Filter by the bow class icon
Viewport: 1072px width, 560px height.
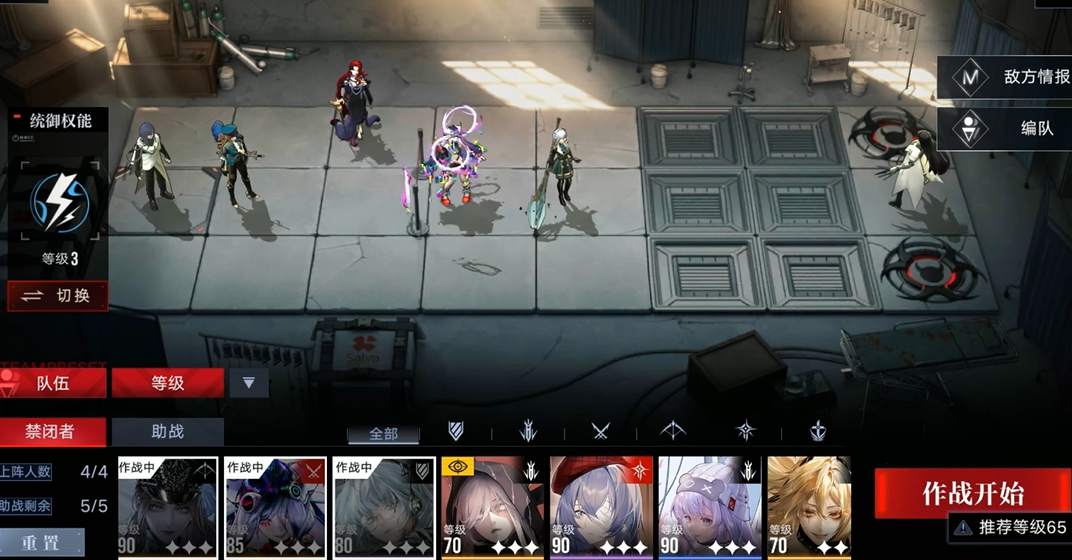click(673, 432)
